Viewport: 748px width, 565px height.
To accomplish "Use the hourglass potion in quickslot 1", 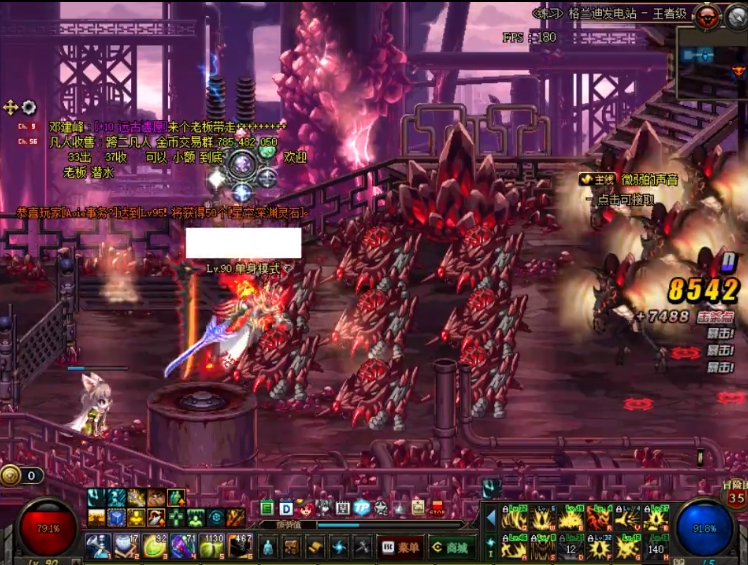I will tap(98, 546).
